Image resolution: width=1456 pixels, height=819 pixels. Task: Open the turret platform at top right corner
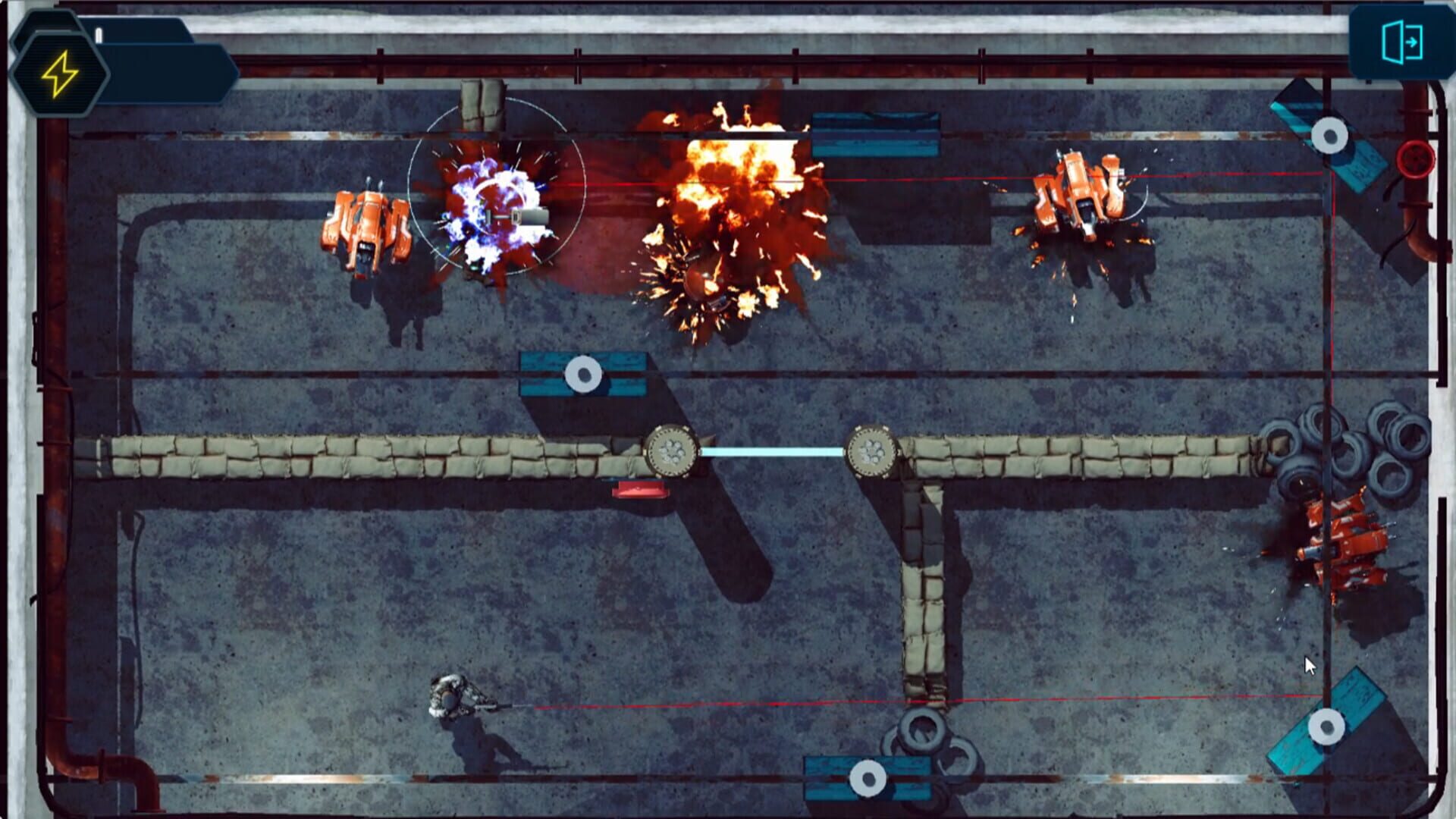click(1331, 136)
